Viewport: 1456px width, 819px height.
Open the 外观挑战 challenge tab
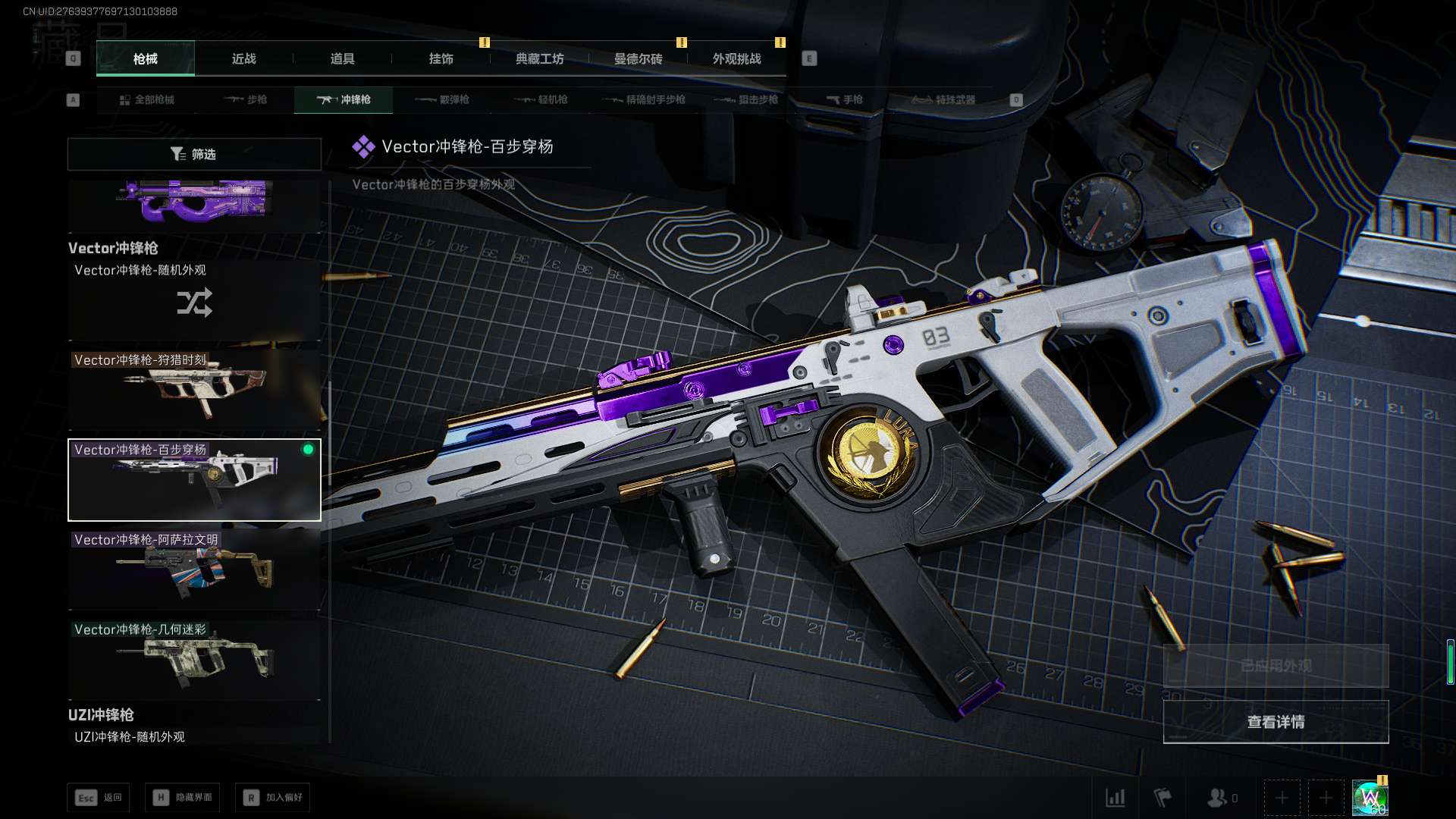click(736, 59)
